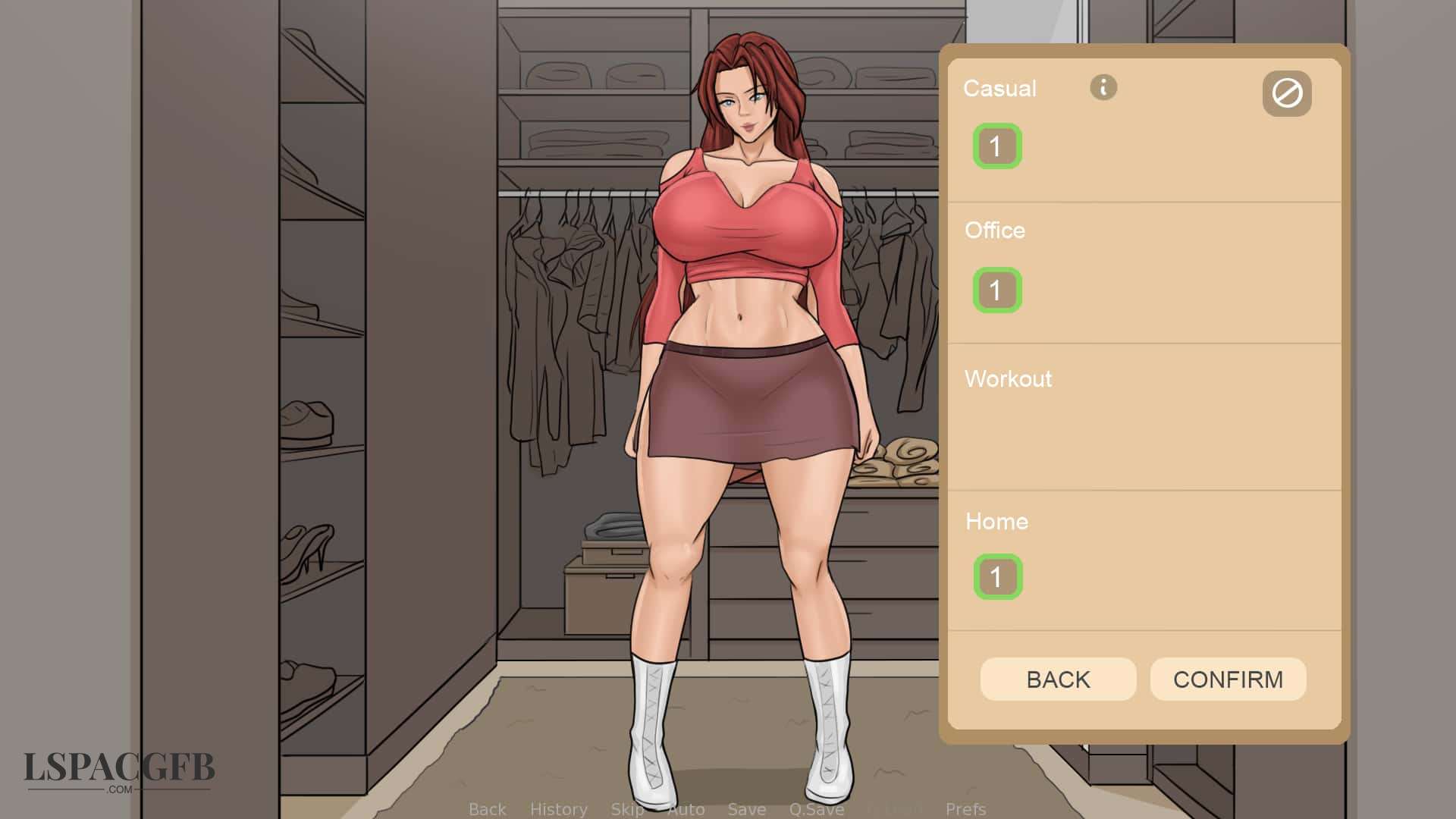1456x819 pixels.
Task: Confirm the wardrobe selection
Action: click(1228, 679)
